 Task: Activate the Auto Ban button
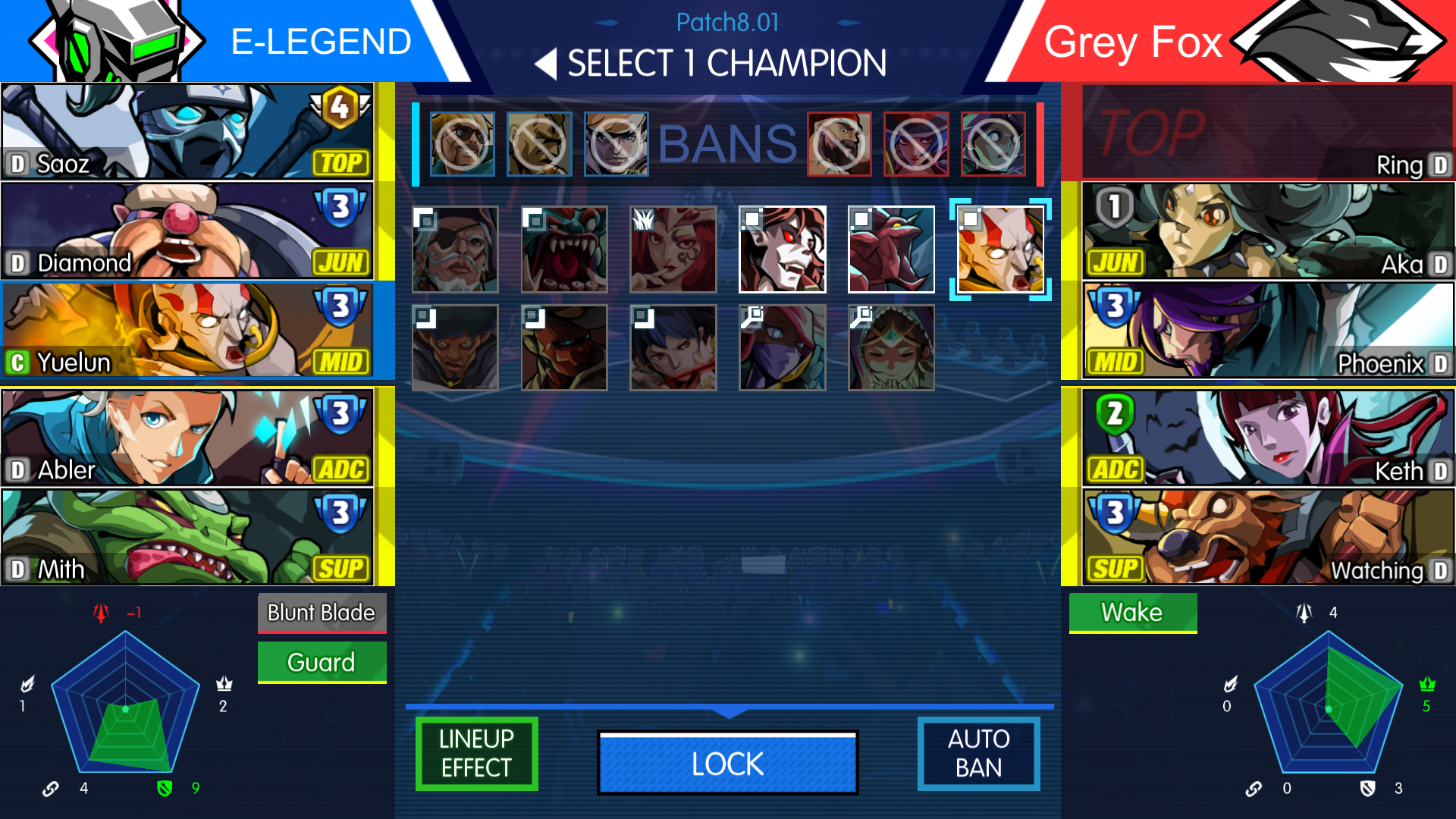978,753
